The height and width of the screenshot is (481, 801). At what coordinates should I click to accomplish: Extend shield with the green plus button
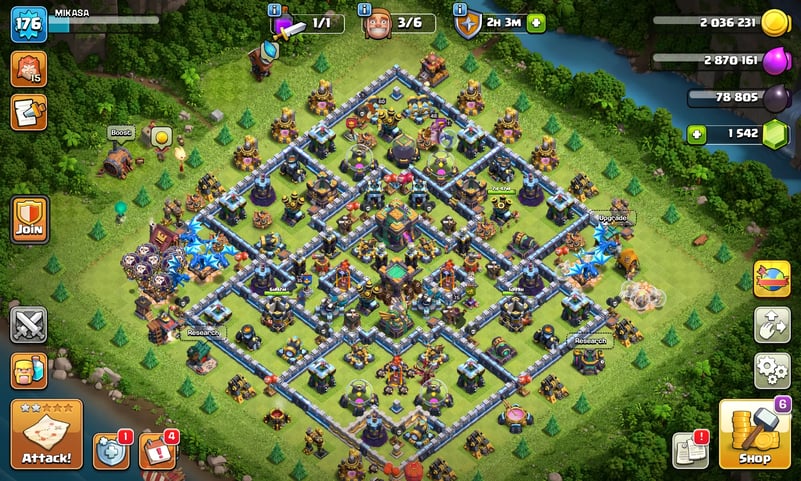pyautogui.click(x=537, y=23)
